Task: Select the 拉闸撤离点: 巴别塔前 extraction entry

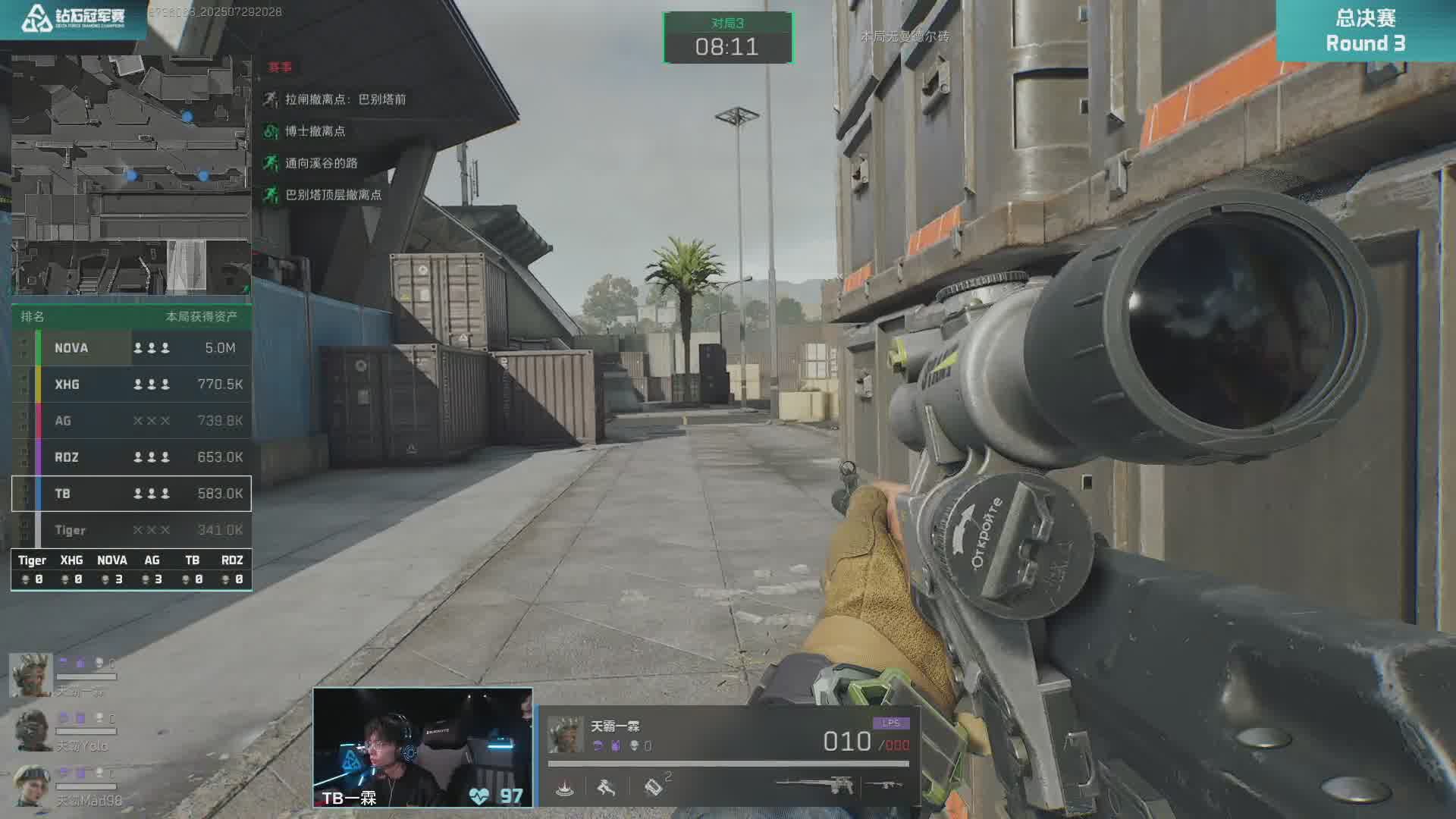Action: click(345, 99)
